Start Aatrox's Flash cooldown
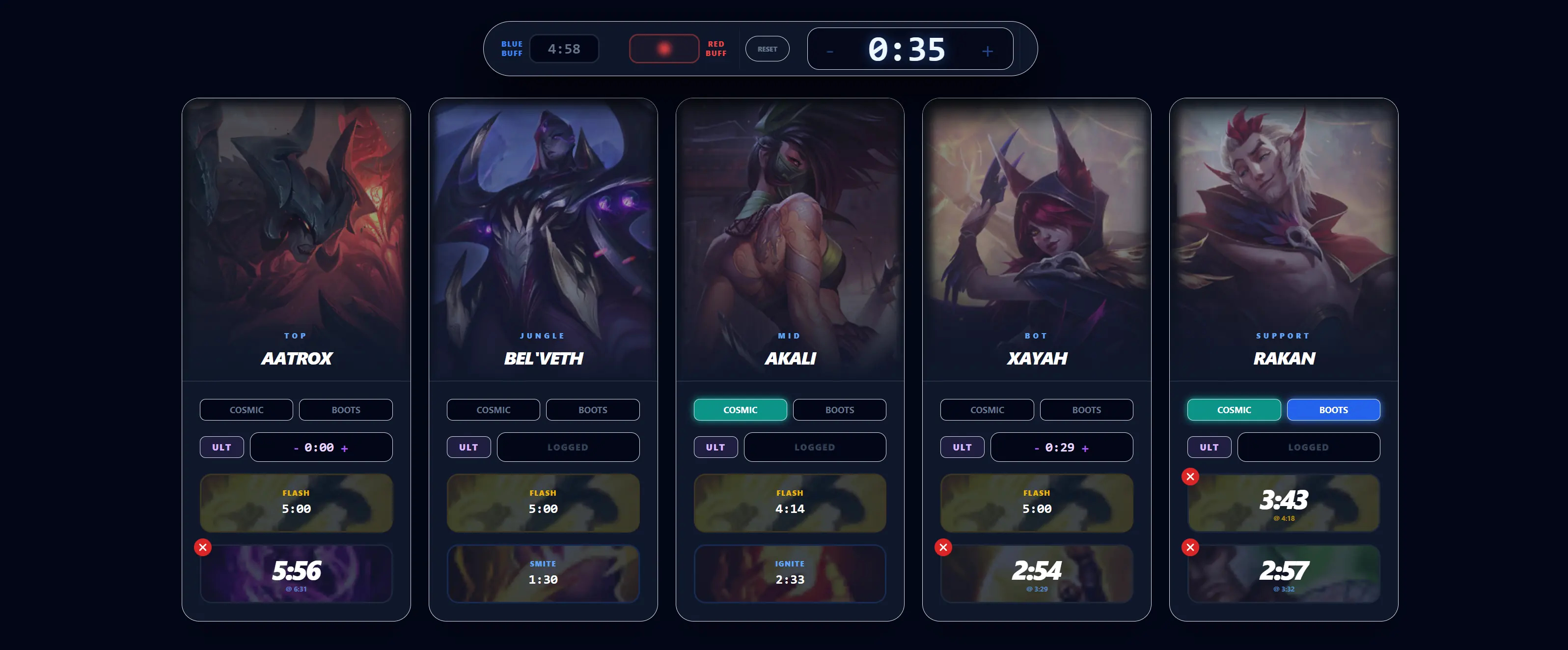 coord(296,503)
